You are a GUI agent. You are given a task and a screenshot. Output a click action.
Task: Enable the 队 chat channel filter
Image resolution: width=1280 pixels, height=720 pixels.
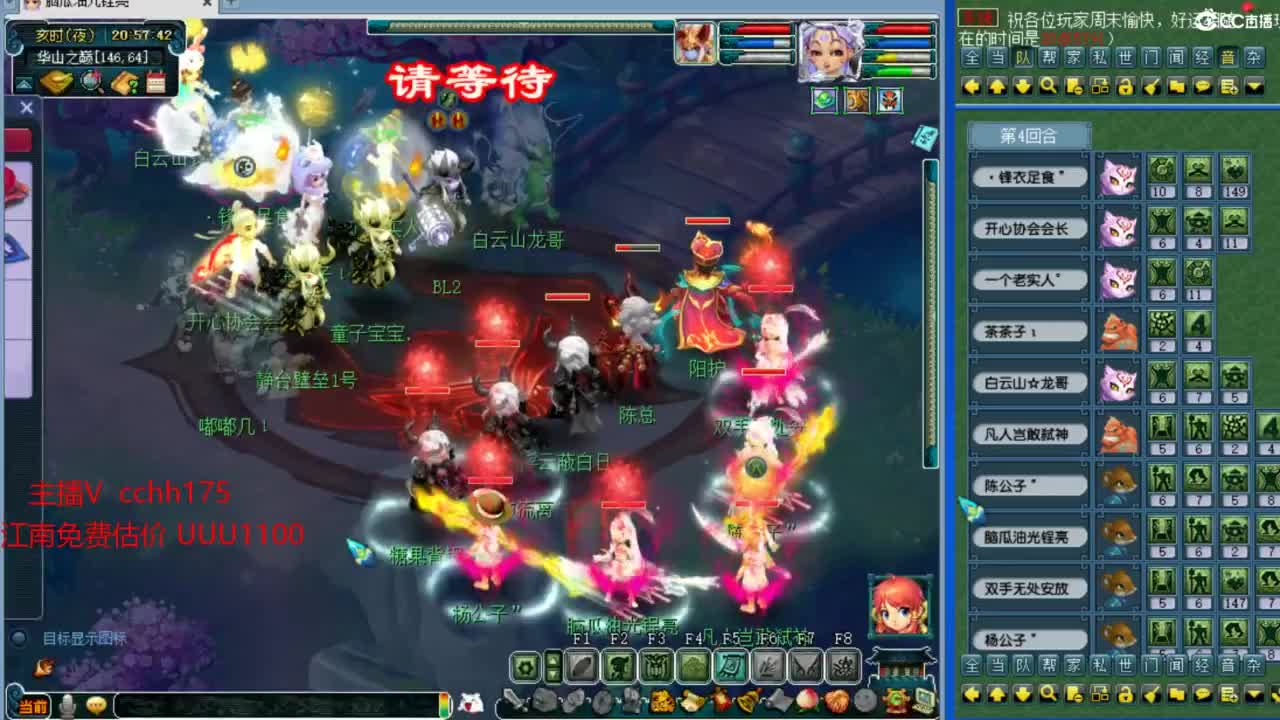[x=1022, y=58]
